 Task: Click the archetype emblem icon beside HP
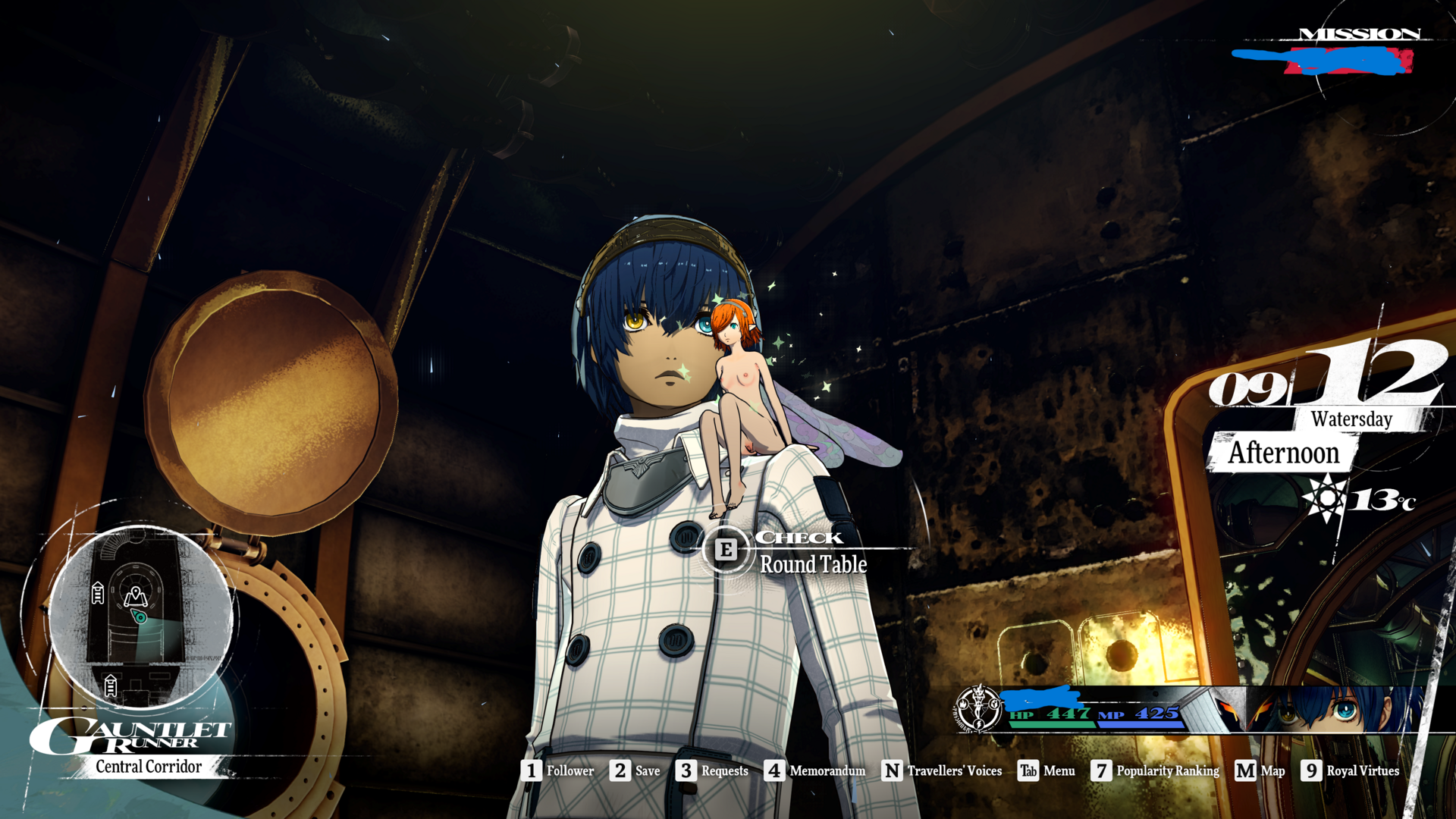tap(978, 709)
